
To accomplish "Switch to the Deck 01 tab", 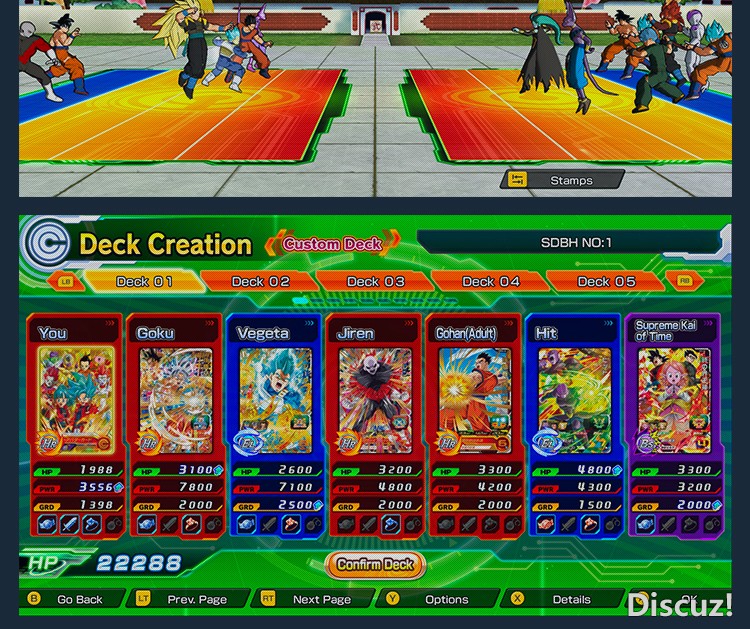I will click(x=144, y=282).
